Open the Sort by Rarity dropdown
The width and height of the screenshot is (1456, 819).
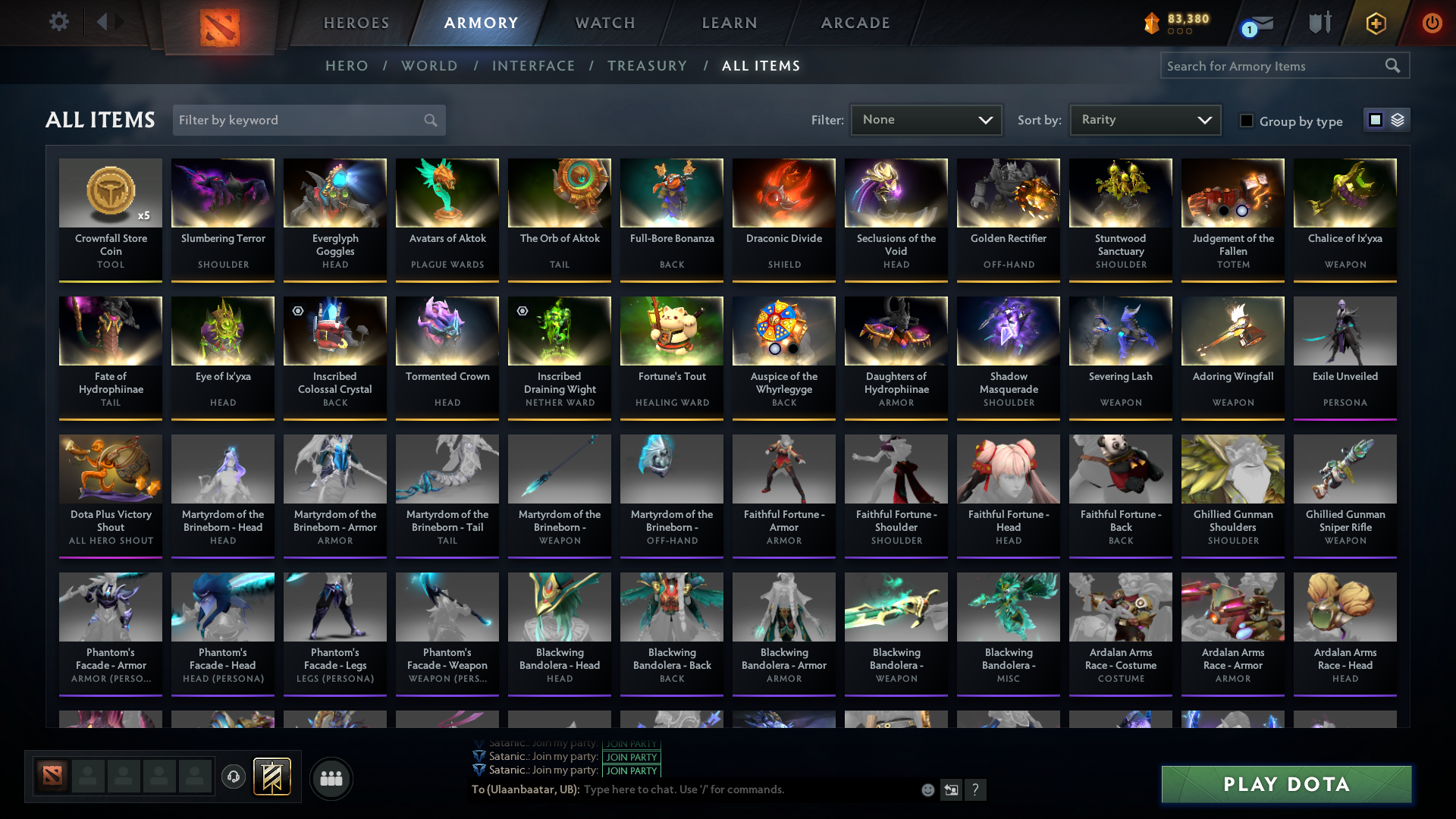click(1144, 119)
